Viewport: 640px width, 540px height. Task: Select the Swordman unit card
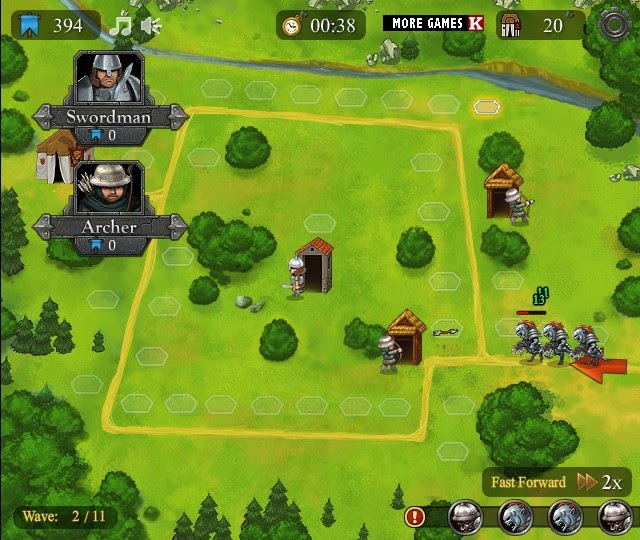[x=108, y=93]
